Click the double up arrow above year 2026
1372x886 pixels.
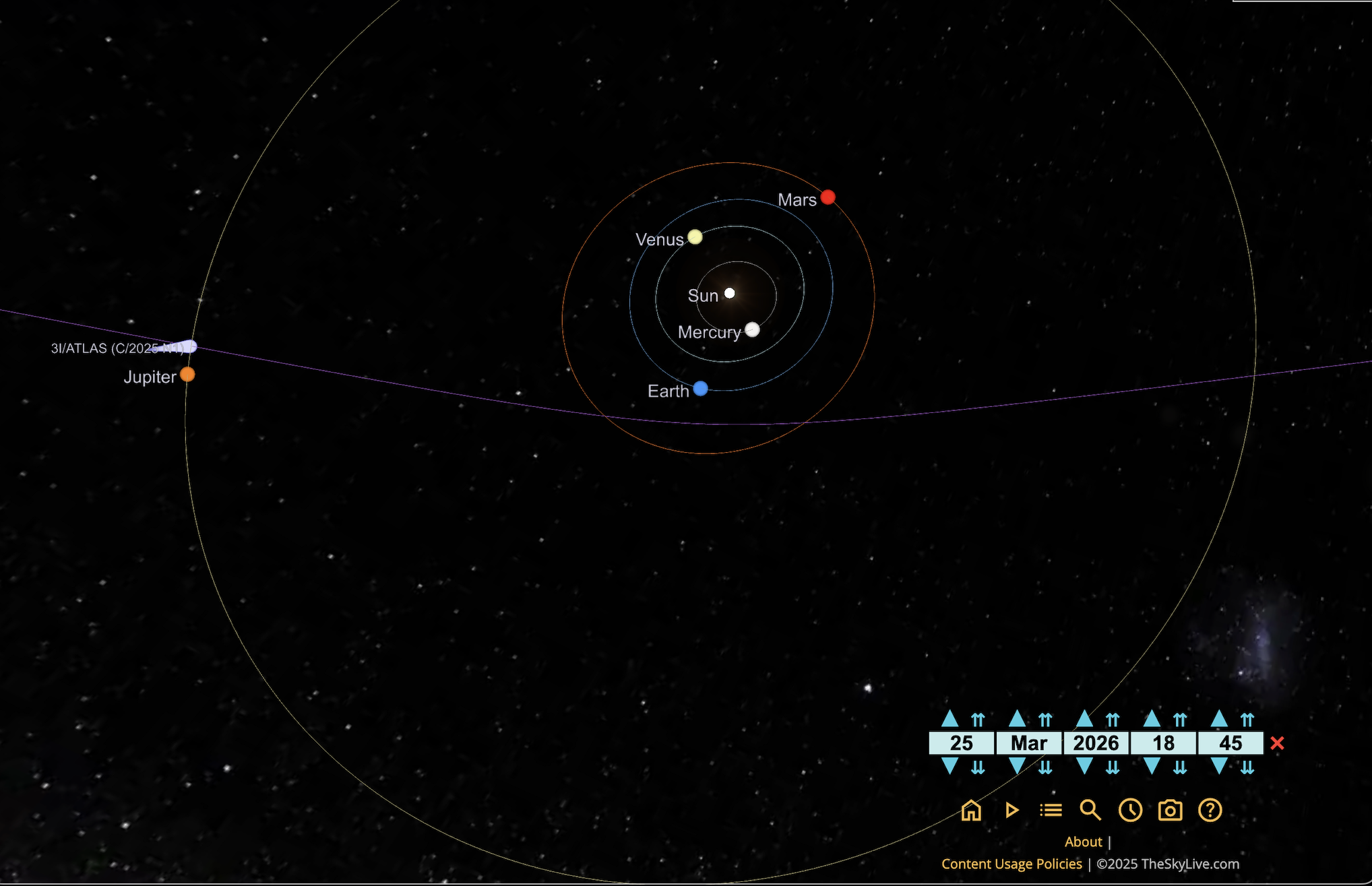tap(1113, 720)
